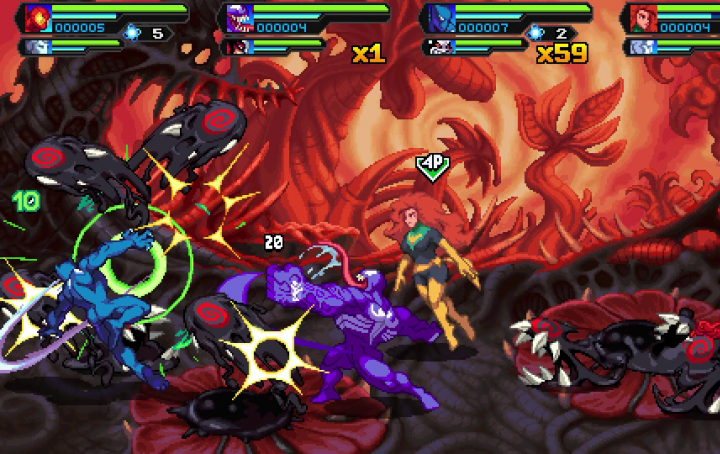Click the pale blue assist portrait under the red-haired woman
Screen dimensions: 720x454
pyautogui.click(x=641, y=46)
